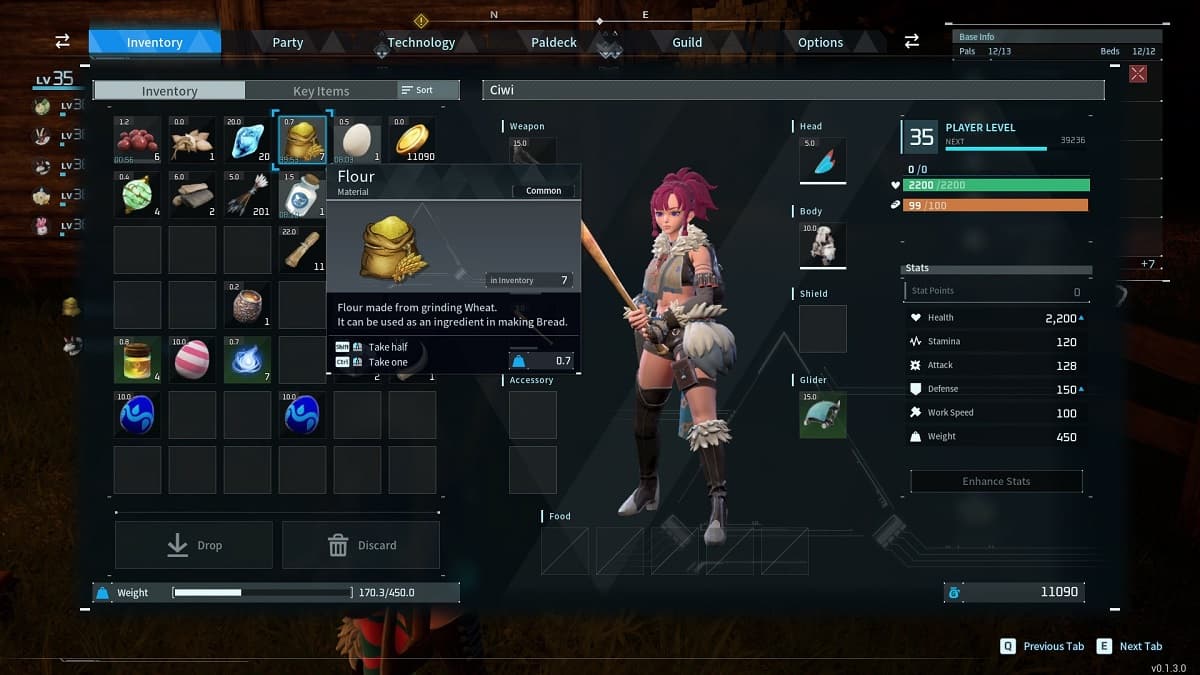Select the honey jar slot
This screenshot has width=1200, height=675.
coord(137,360)
